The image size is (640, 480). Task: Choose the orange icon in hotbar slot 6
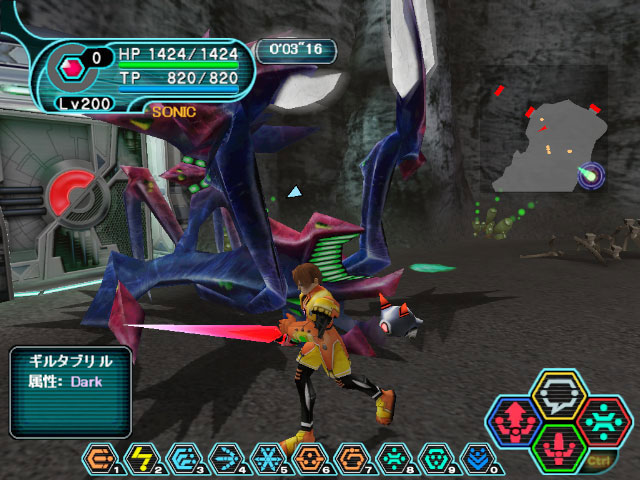(310, 459)
